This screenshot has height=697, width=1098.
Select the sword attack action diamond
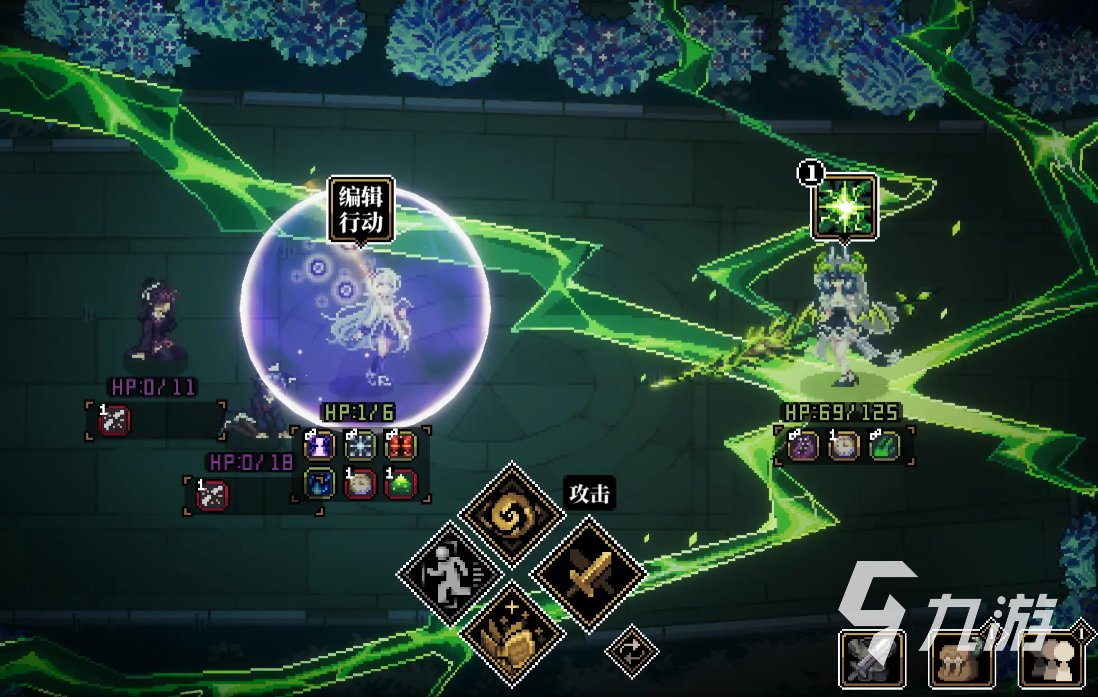[x=587, y=575]
